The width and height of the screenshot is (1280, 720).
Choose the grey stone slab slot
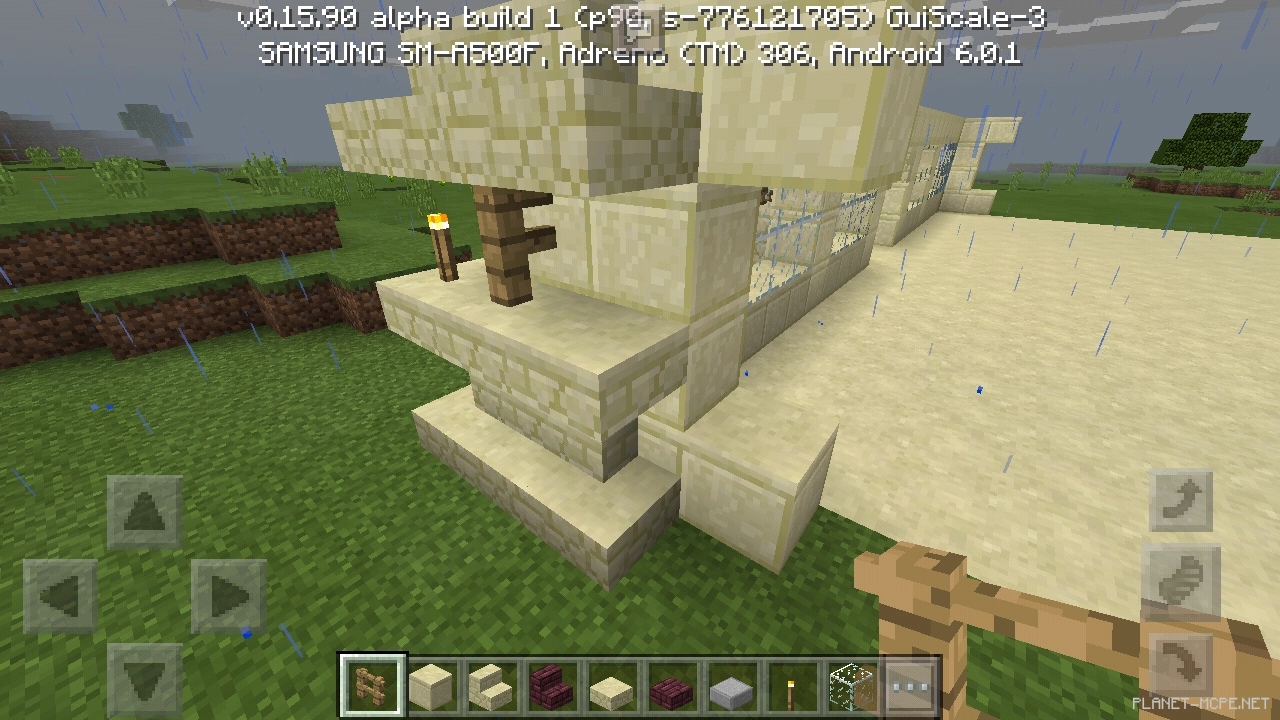point(730,686)
